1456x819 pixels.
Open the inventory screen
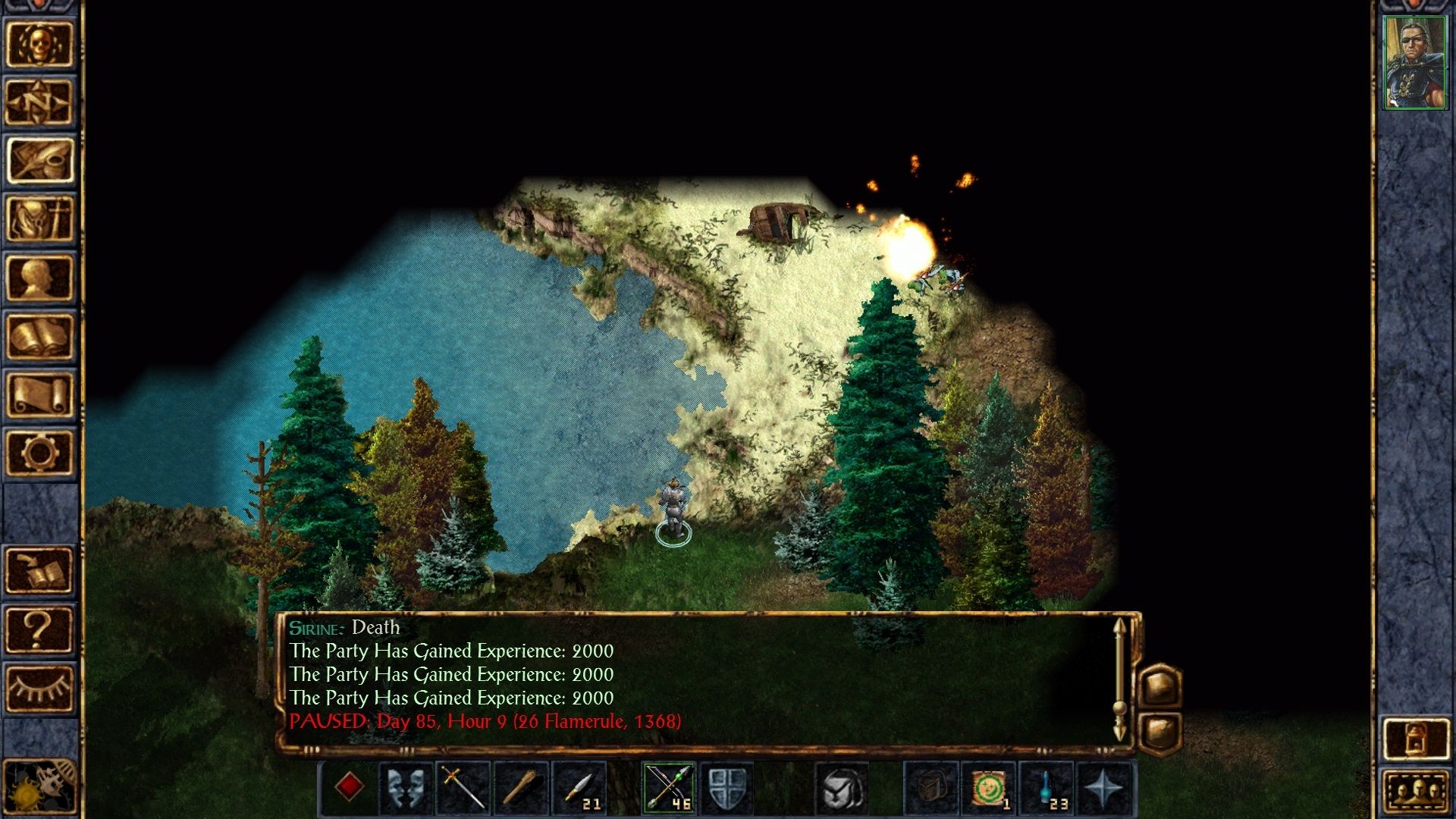coord(39,218)
